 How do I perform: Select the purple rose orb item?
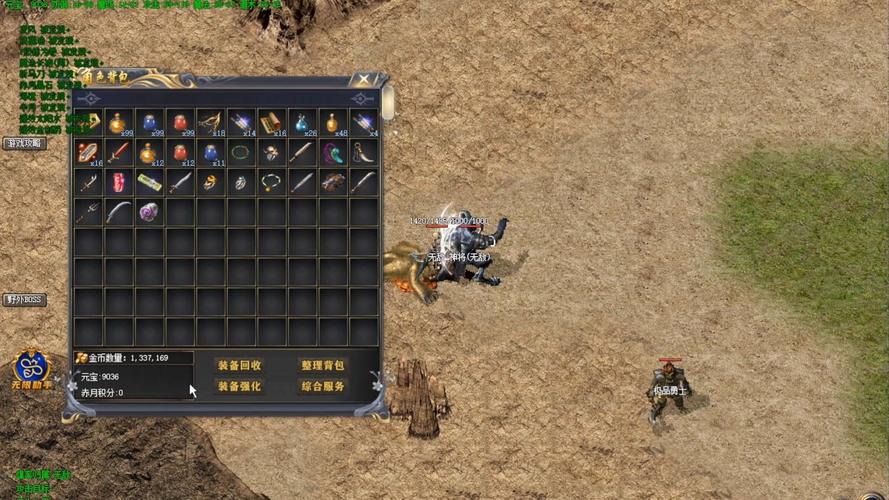149,212
